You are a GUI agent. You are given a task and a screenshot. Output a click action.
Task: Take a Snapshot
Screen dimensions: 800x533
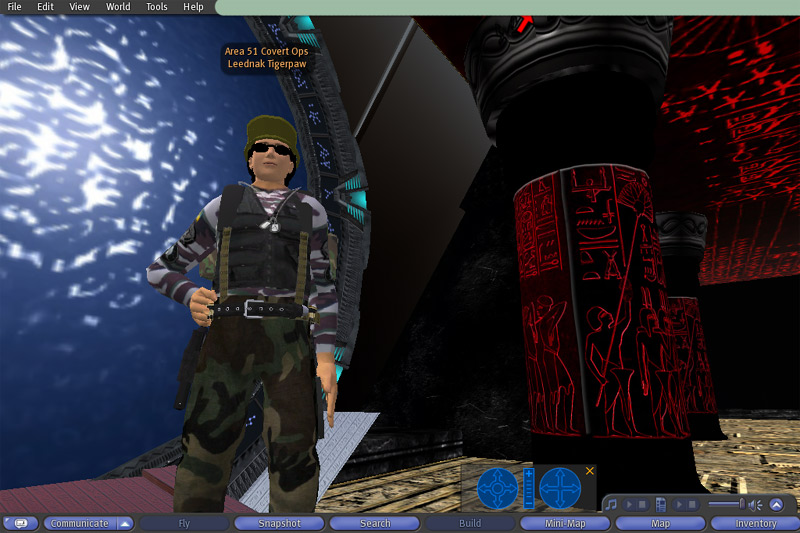pyautogui.click(x=279, y=523)
